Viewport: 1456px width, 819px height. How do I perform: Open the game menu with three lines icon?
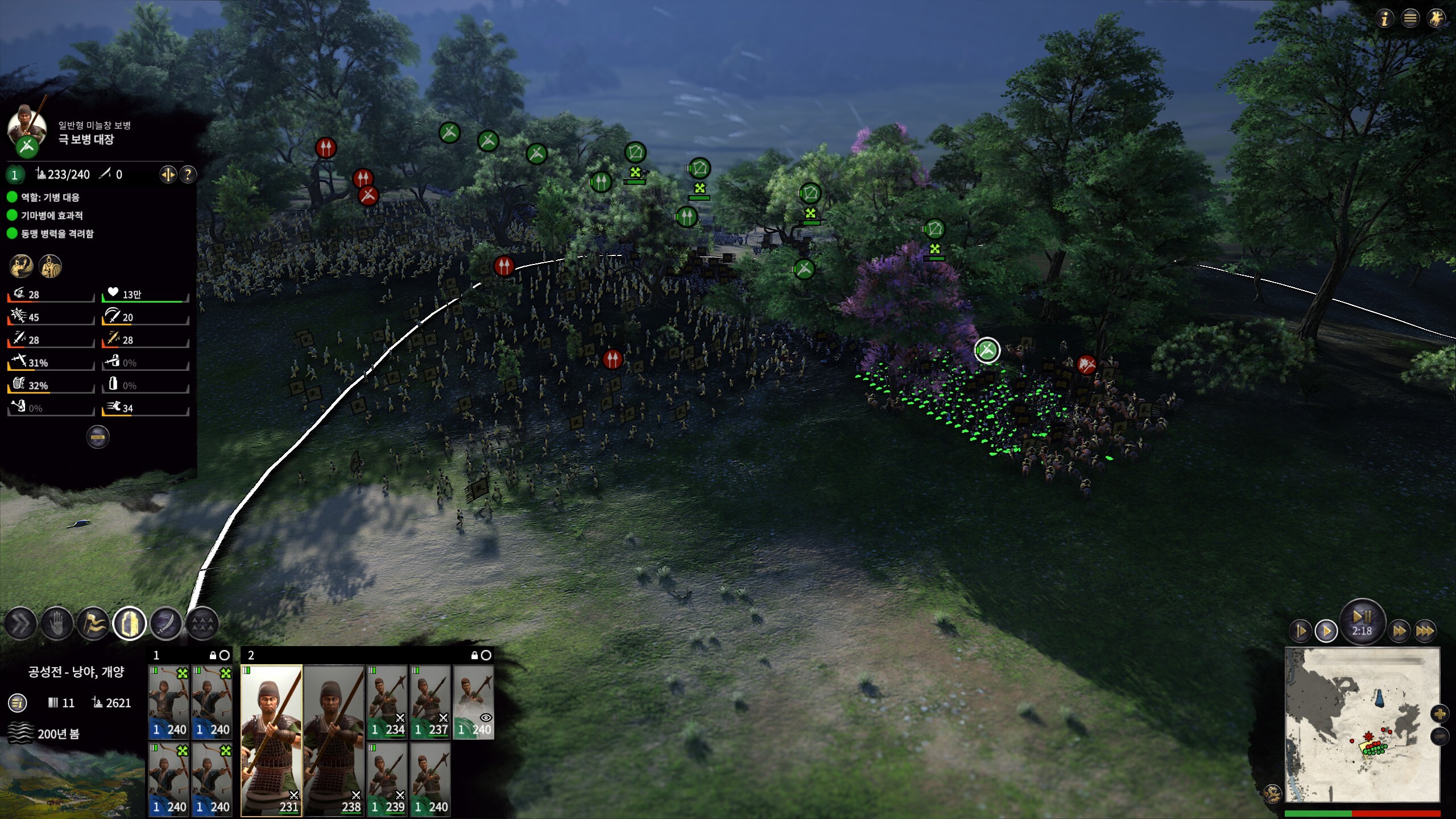[1410, 19]
